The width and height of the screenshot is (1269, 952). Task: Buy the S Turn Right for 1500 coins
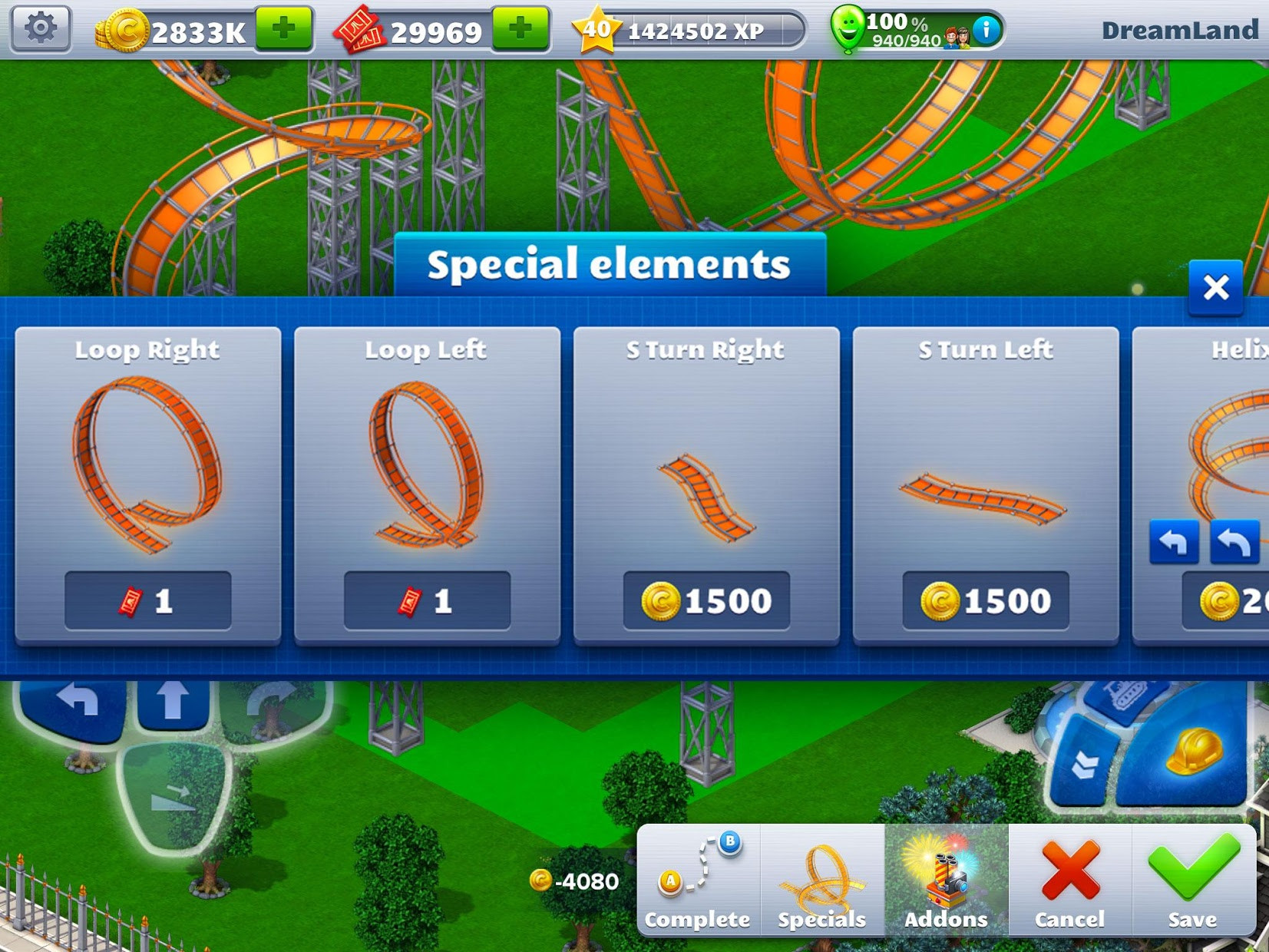pyautogui.click(x=706, y=600)
